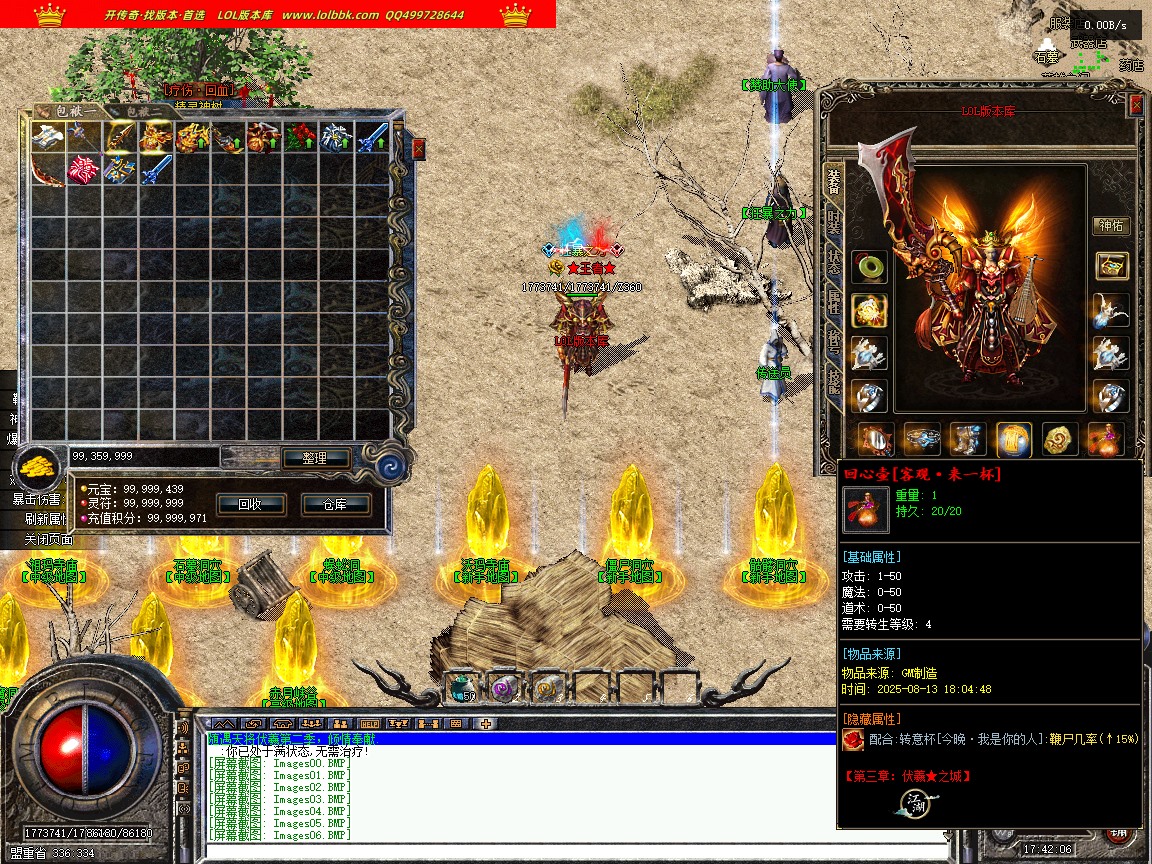Close the inventory bag window
Screen dimensions: 1152x864
pyautogui.click(x=418, y=148)
